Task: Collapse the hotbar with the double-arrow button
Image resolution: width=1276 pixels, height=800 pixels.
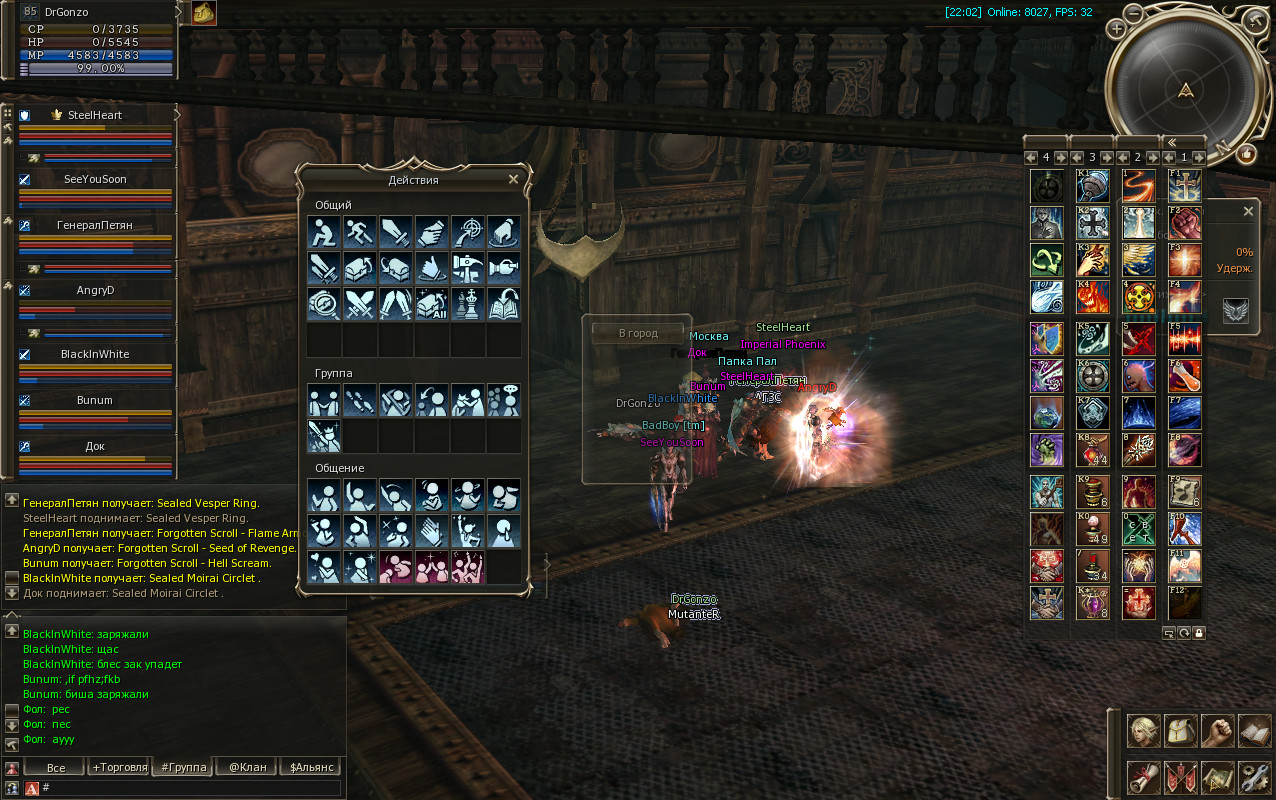Action: tap(1173, 142)
